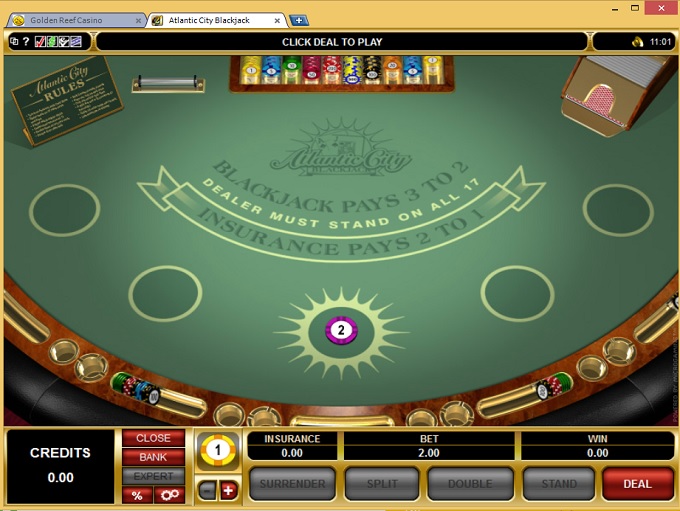The height and width of the screenshot is (511, 680).
Task: Decrease chip size with the minus button
Action: click(207, 490)
